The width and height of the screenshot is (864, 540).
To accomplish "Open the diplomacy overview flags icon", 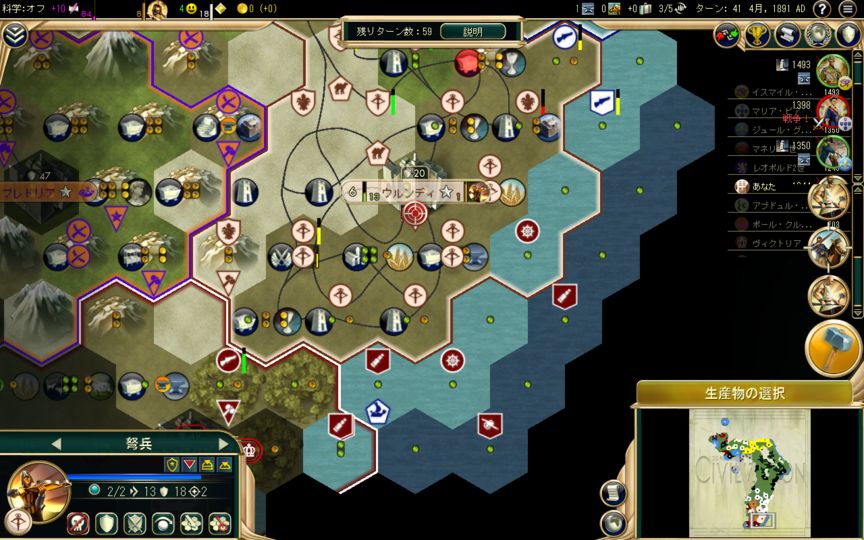I will click(728, 35).
